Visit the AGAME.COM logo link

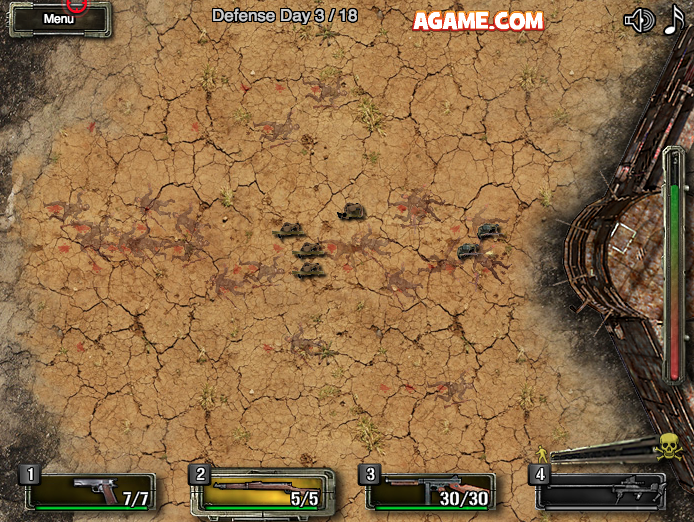click(x=478, y=20)
